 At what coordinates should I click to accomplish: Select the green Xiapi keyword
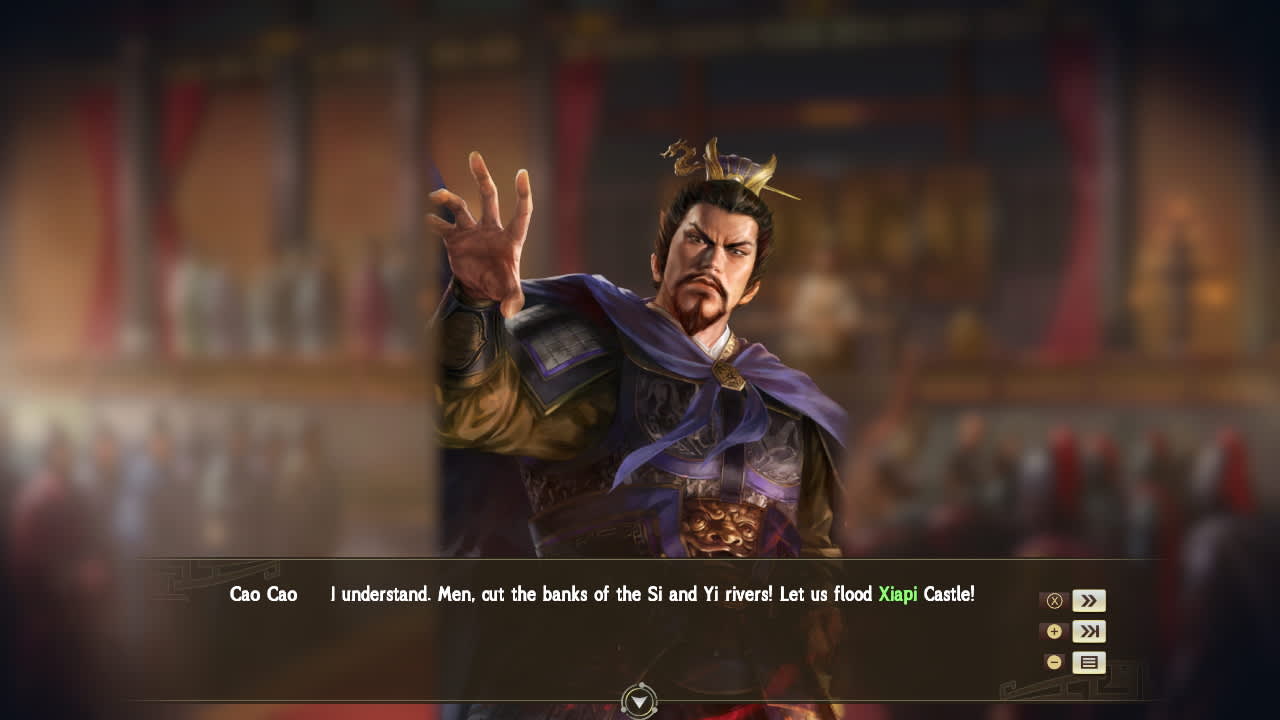pos(899,593)
